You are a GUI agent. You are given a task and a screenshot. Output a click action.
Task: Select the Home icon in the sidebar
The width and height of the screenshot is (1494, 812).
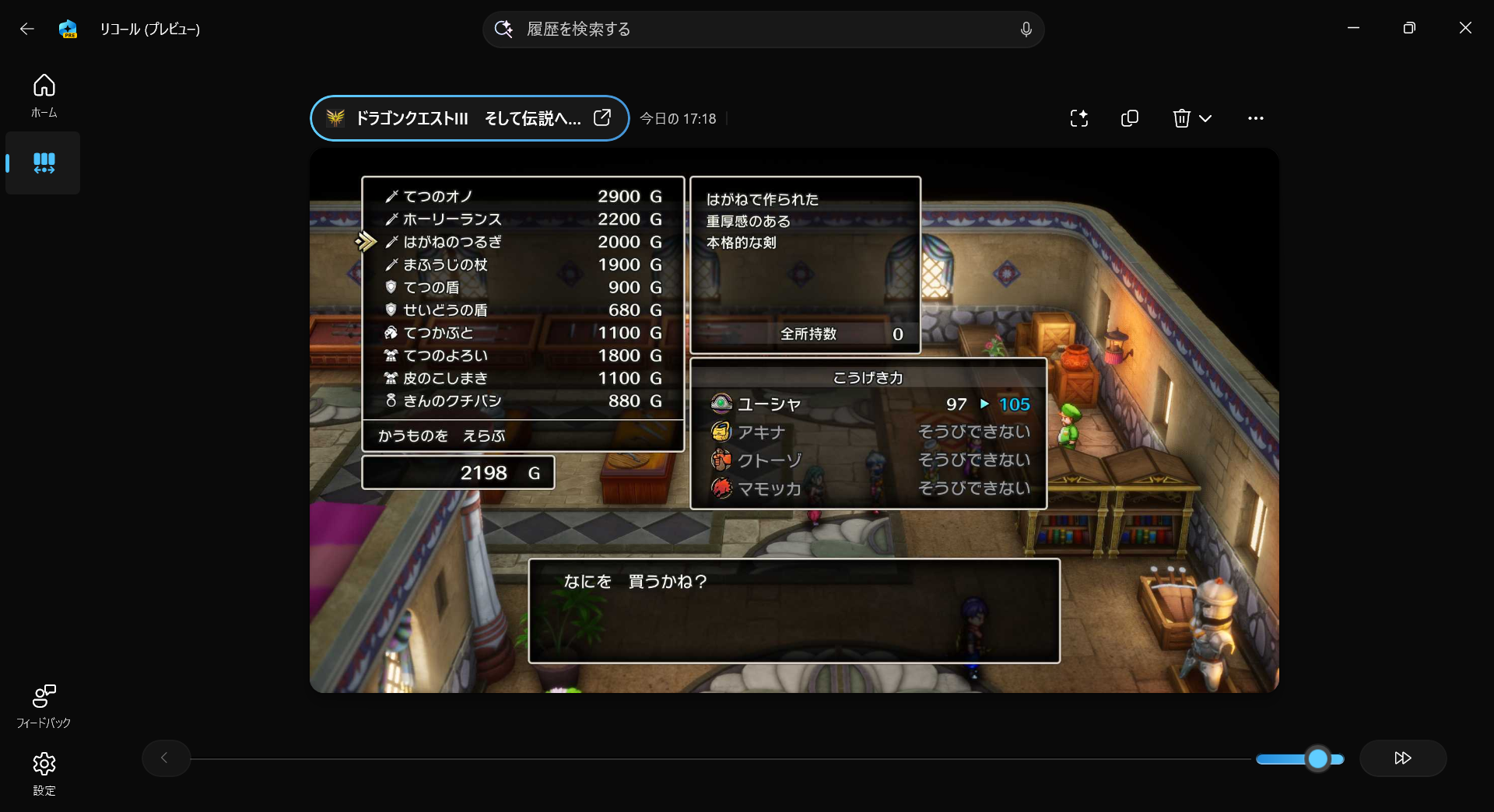point(44,95)
